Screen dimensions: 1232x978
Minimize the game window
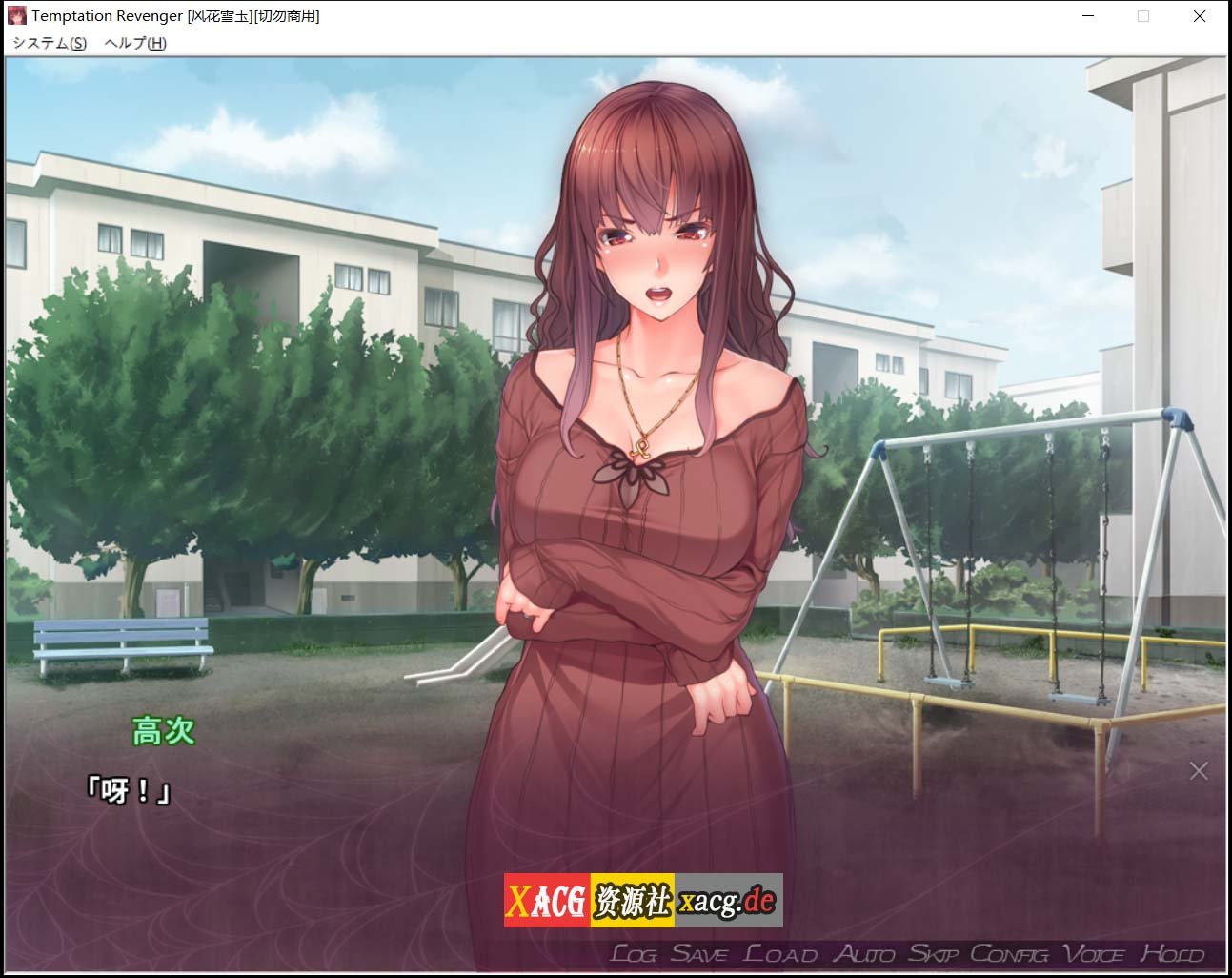pos(1087,16)
